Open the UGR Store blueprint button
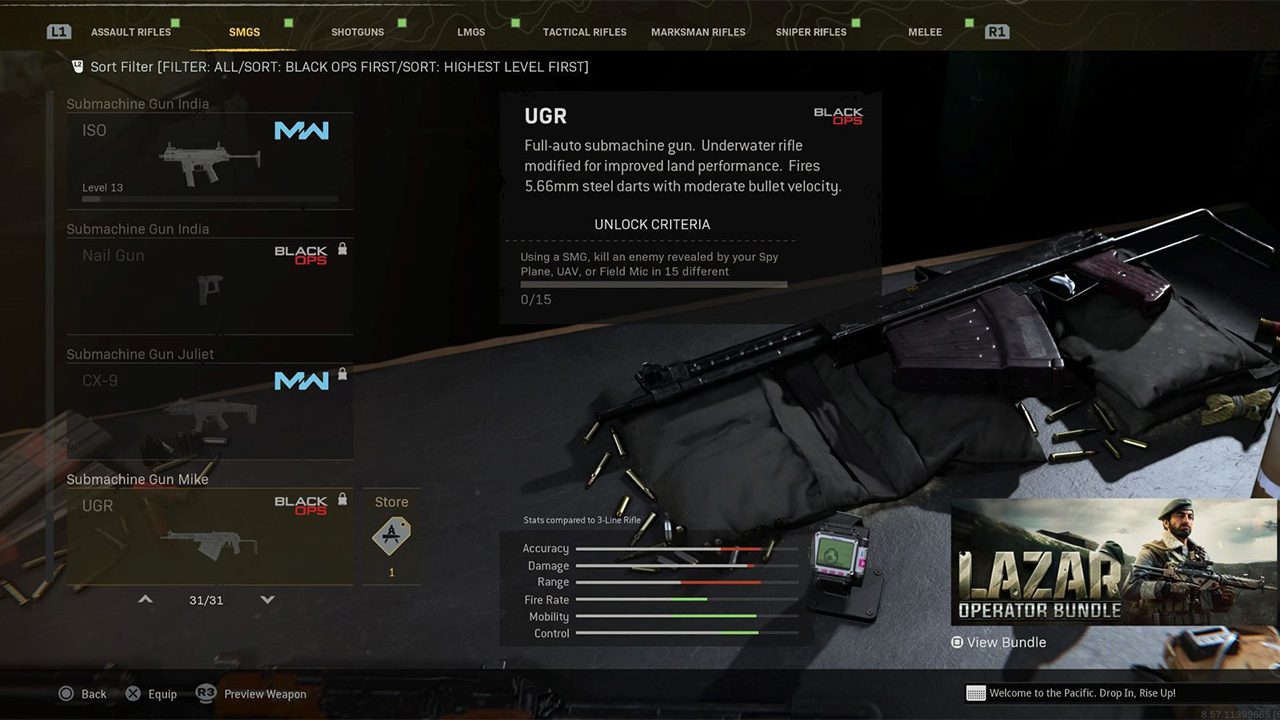 click(391, 537)
